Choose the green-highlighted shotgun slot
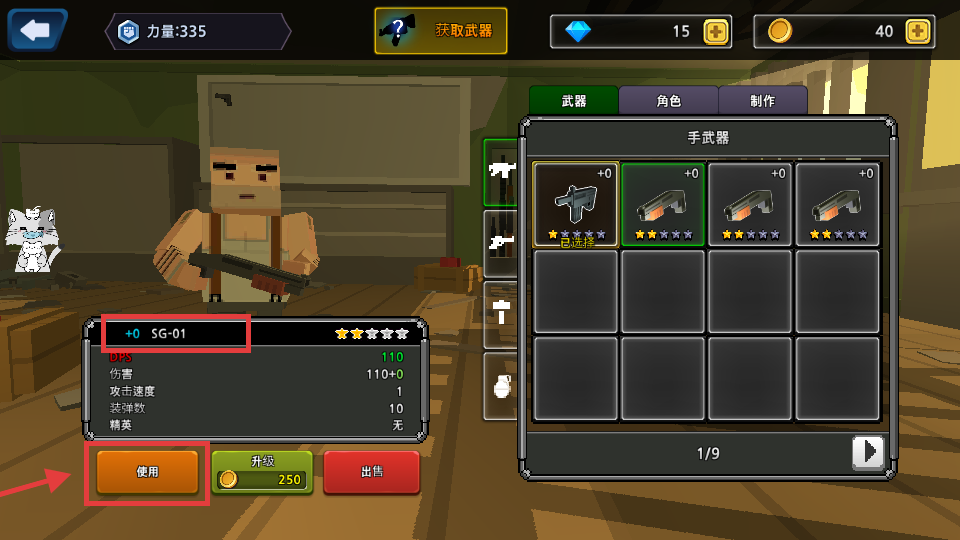 [x=663, y=204]
